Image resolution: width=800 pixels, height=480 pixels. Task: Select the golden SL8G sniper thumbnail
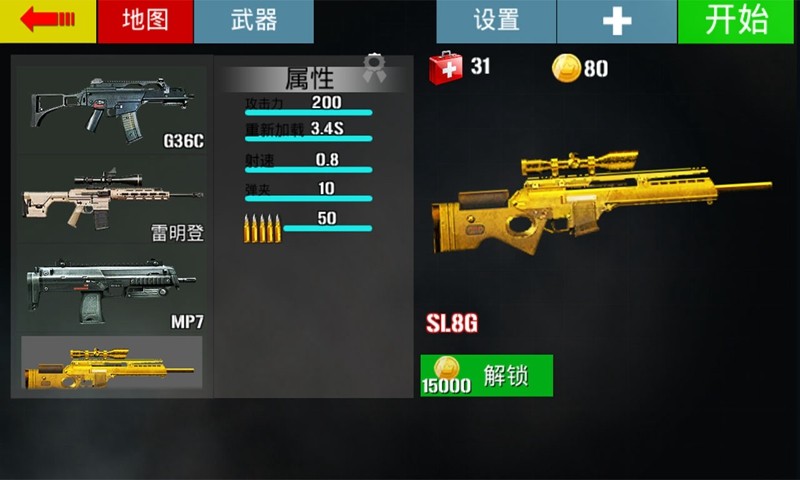[111, 364]
